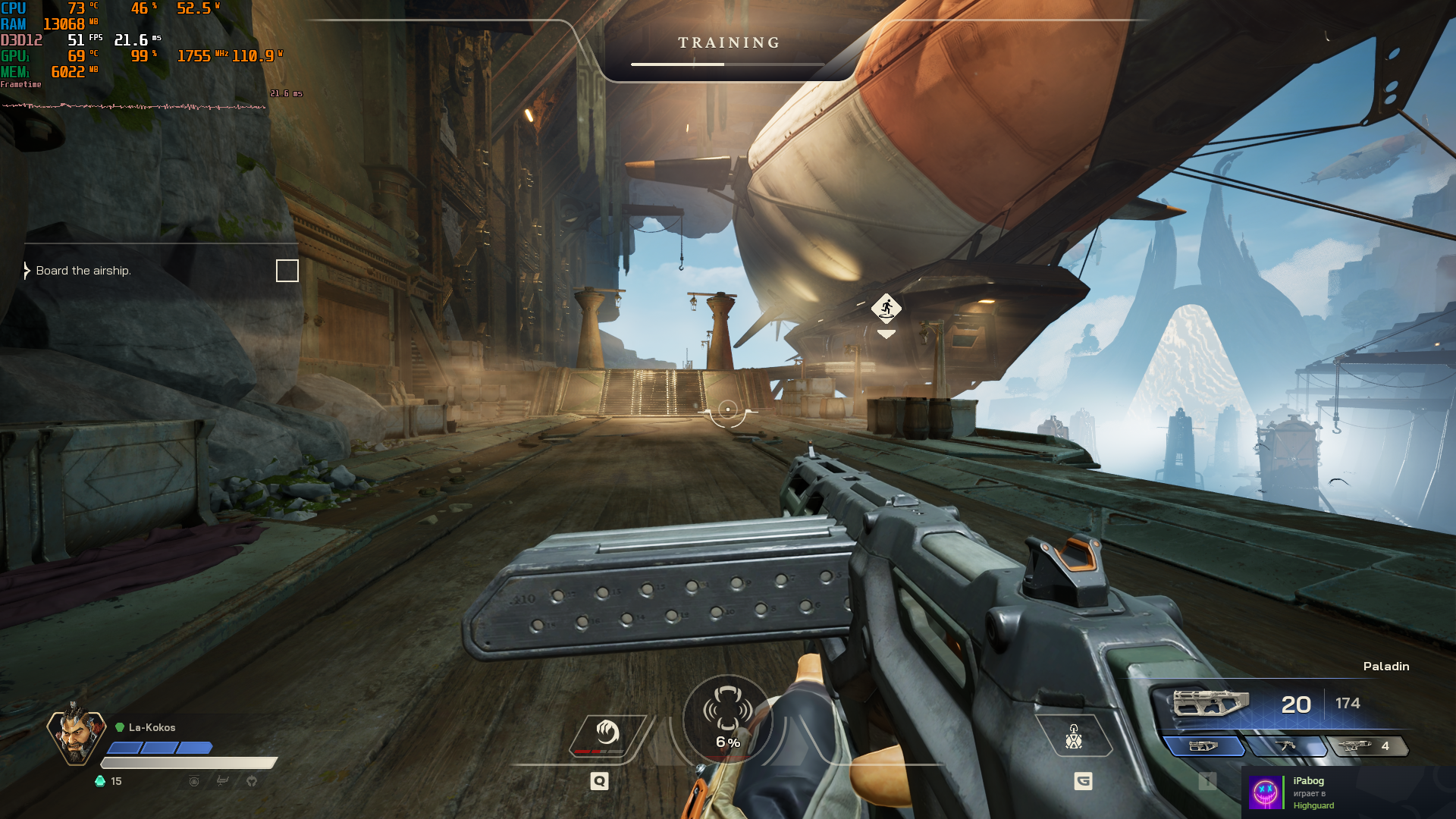Select the active Paladin weapon slot tab
1456x819 pixels.
[1203, 746]
